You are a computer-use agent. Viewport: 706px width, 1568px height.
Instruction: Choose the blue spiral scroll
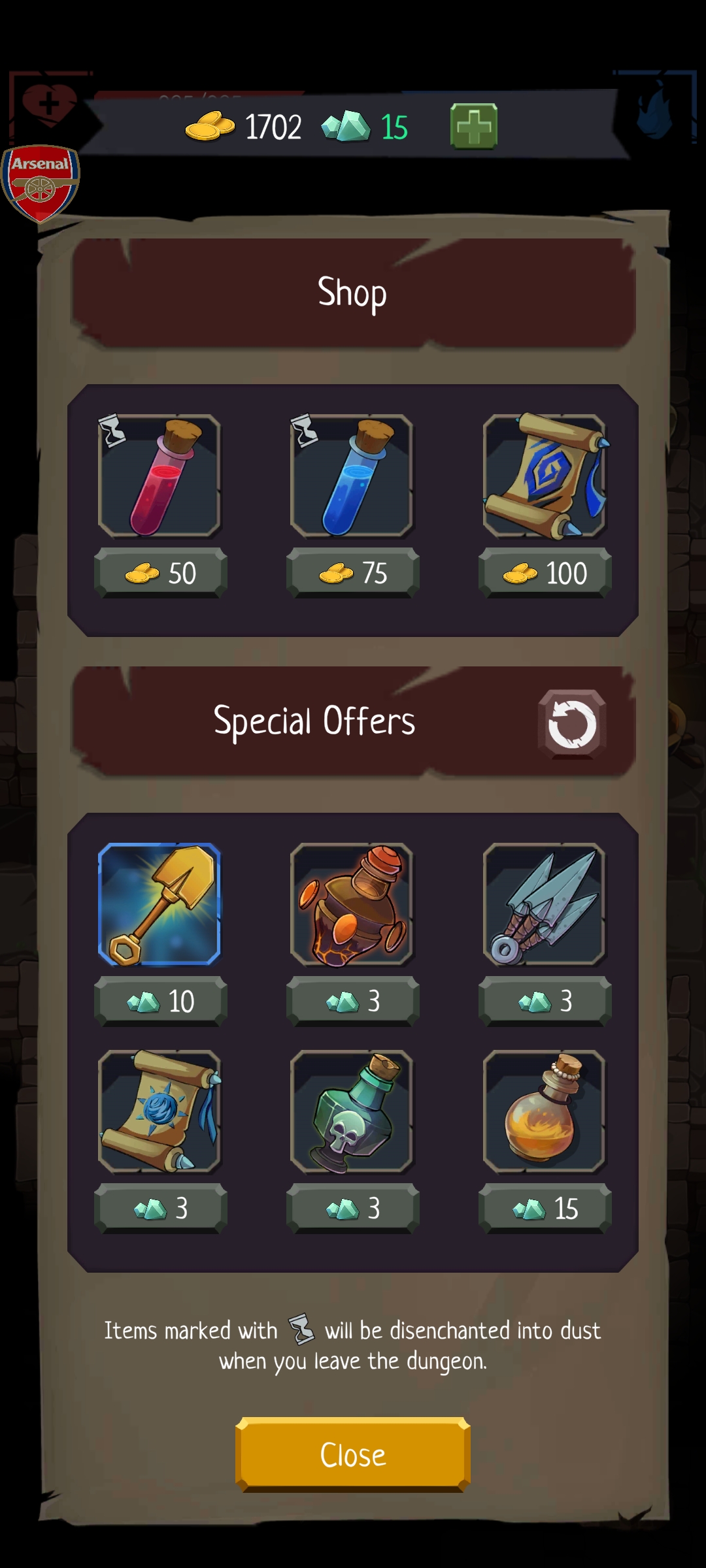545,476
